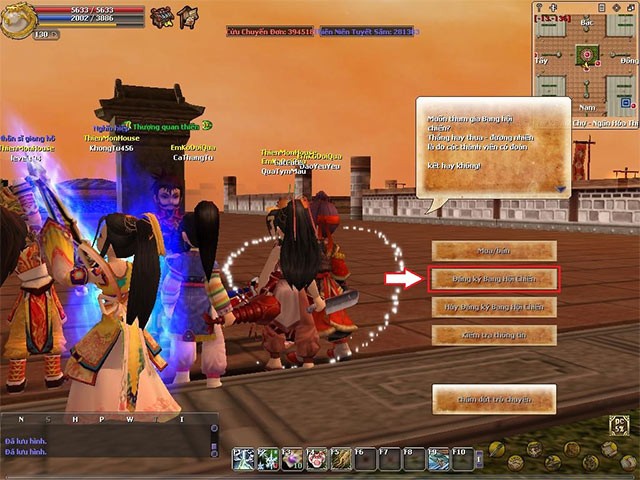
Task: Choose the Mua/bán dialogue option
Action: point(493,251)
